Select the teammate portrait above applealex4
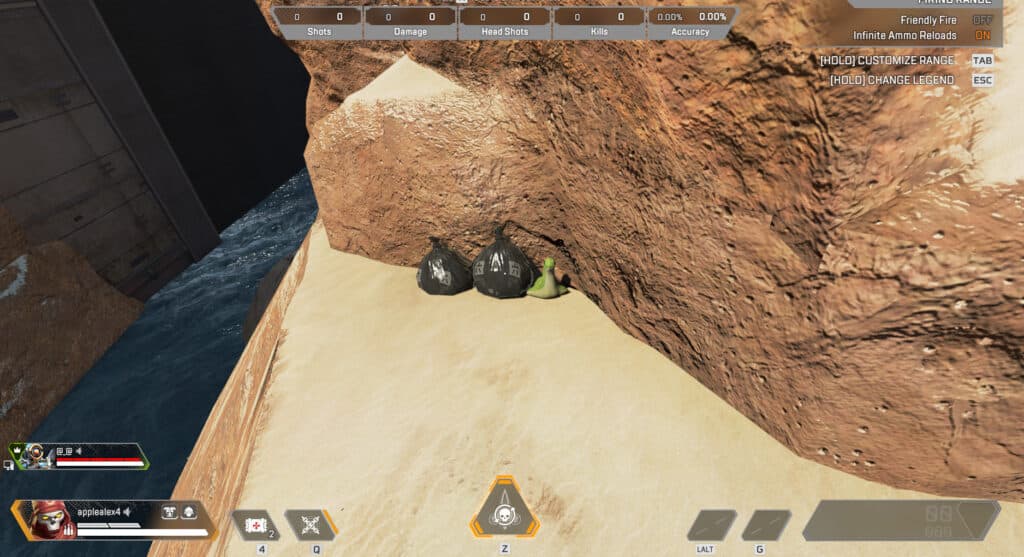The width and height of the screenshot is (1024, 557). coord(31,456)
